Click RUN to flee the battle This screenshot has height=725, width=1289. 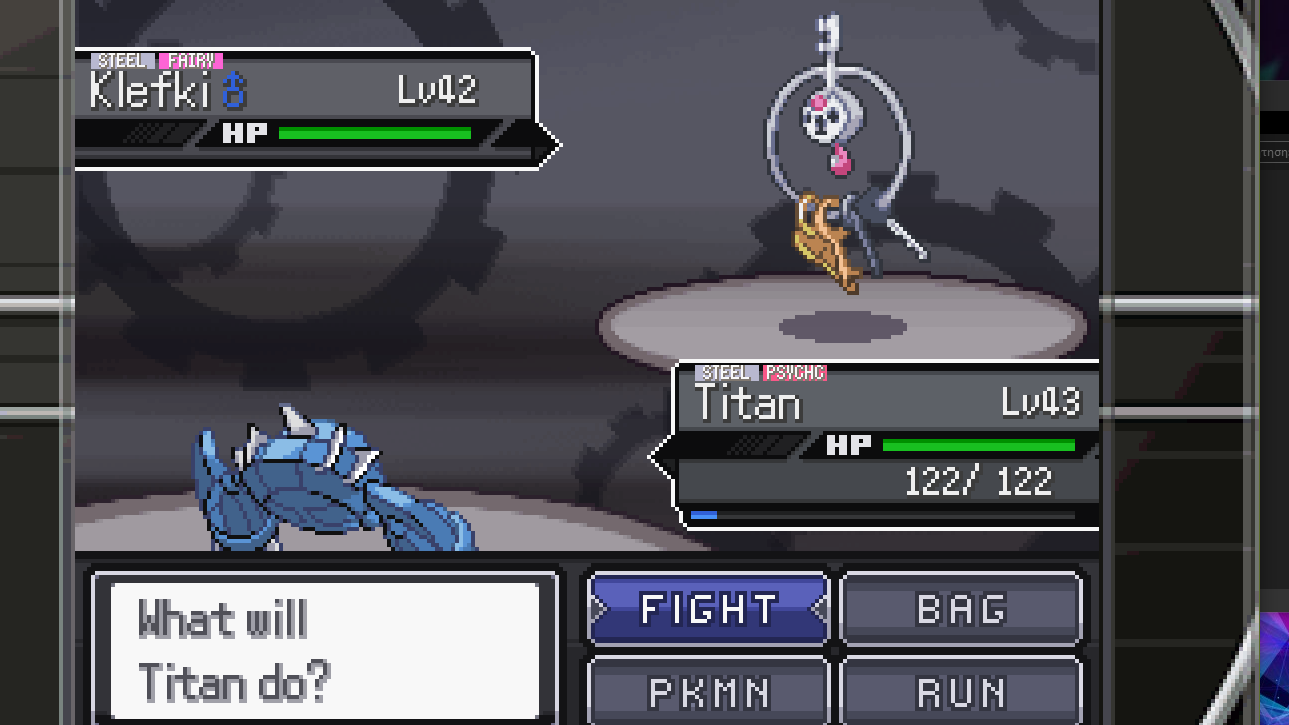(x=961, y=691)
